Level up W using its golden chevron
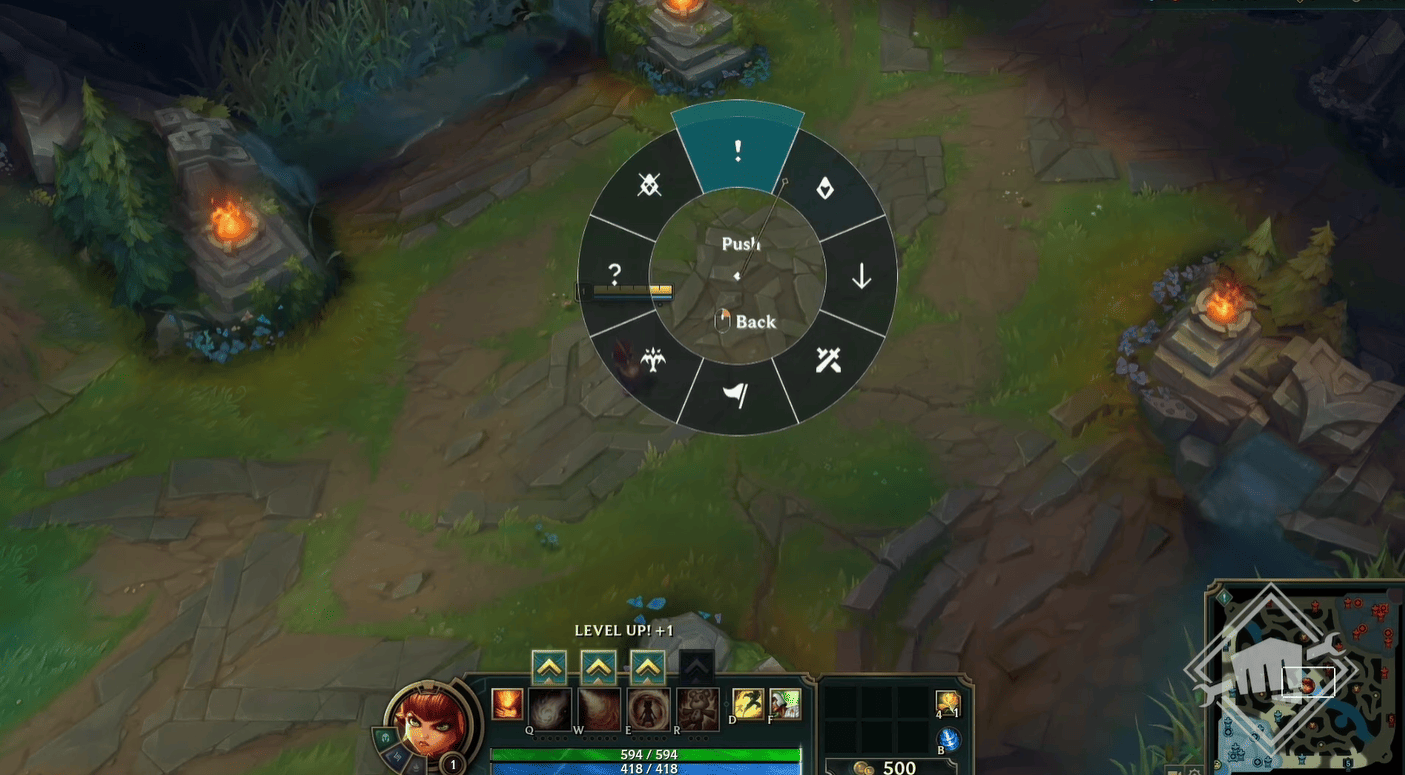This screenshot has height=775, width=1405. 597,666
